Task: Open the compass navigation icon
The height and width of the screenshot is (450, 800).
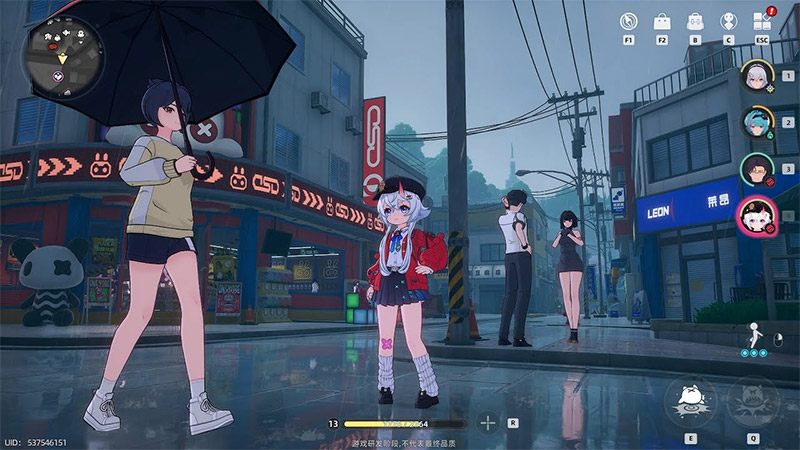Action: (628, 21)
